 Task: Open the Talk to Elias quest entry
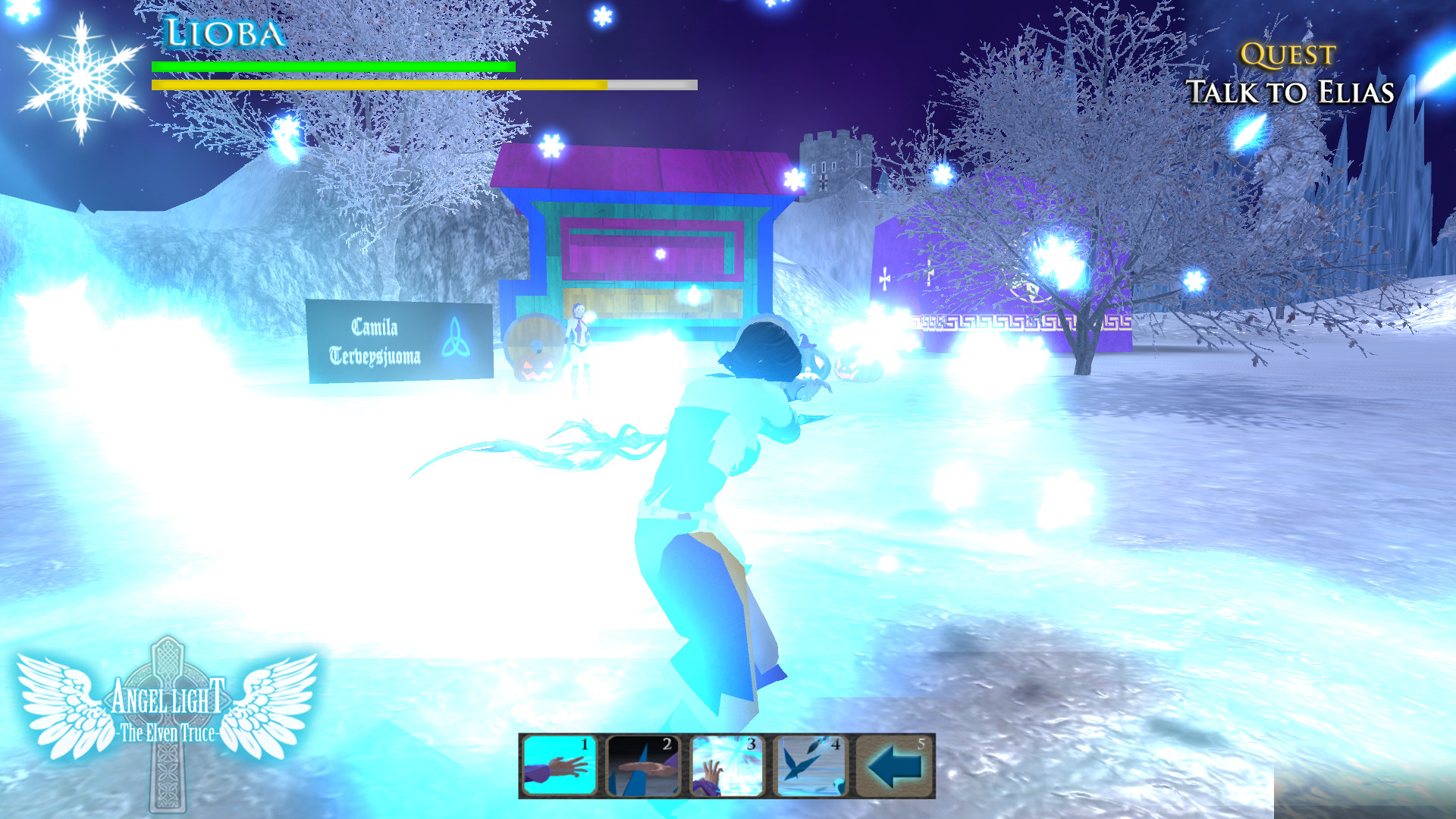tap(1291, 93)
